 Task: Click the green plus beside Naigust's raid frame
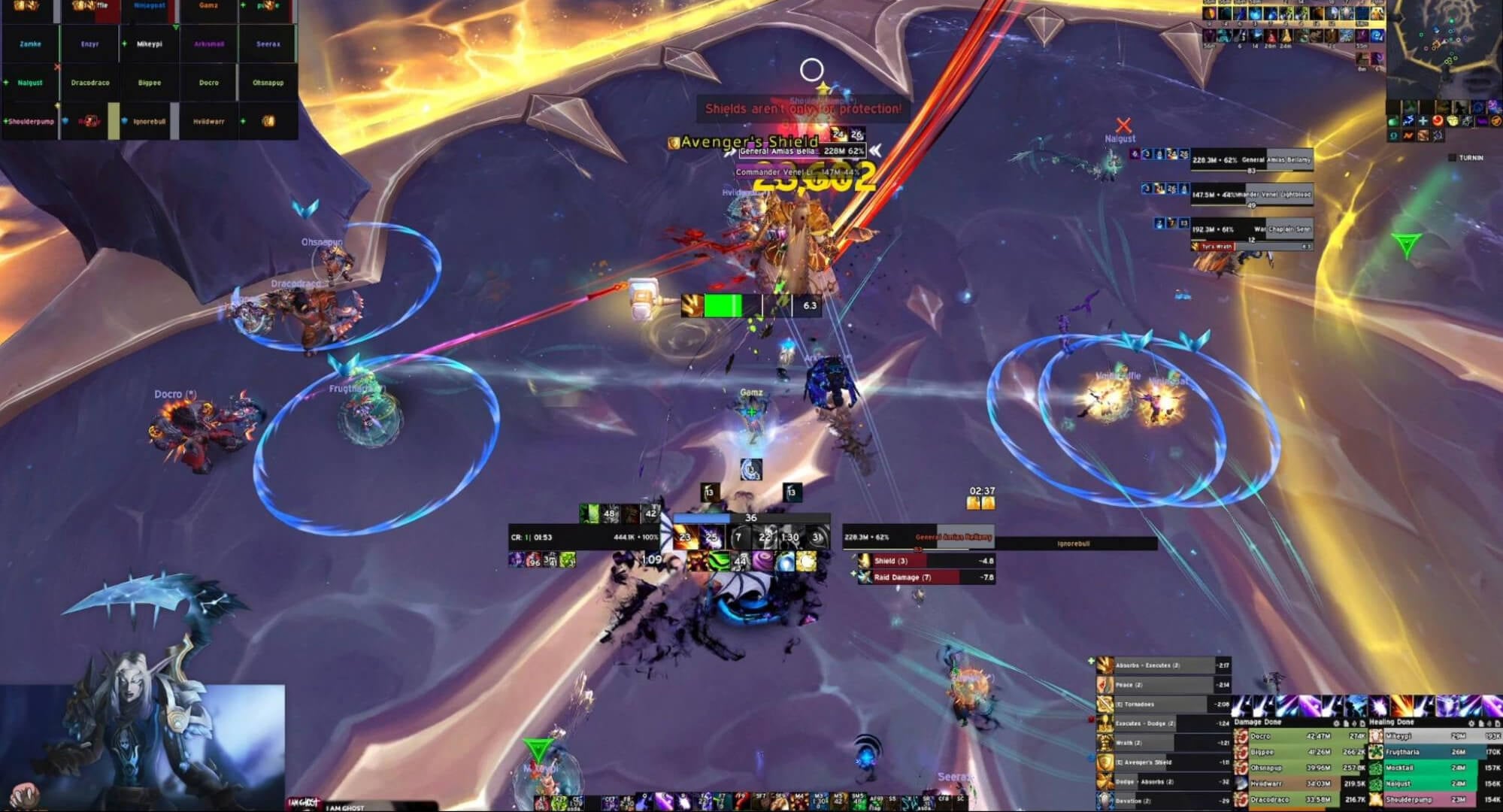[x=8, y=83]
